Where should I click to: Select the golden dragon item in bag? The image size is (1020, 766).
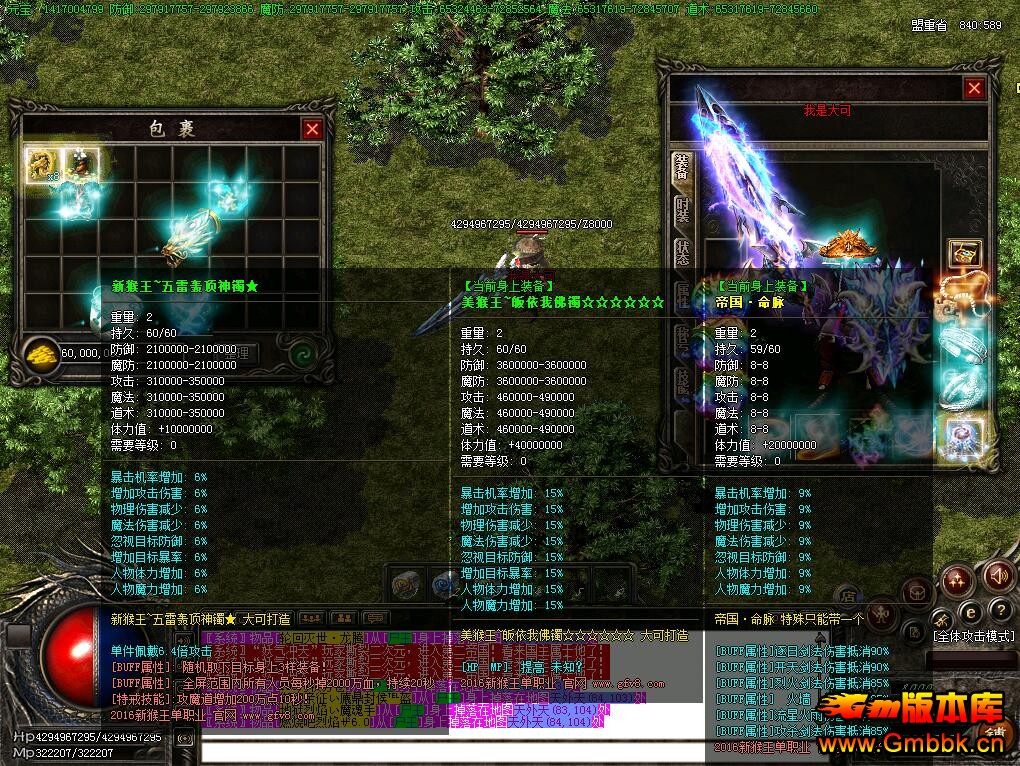point(42,164)
